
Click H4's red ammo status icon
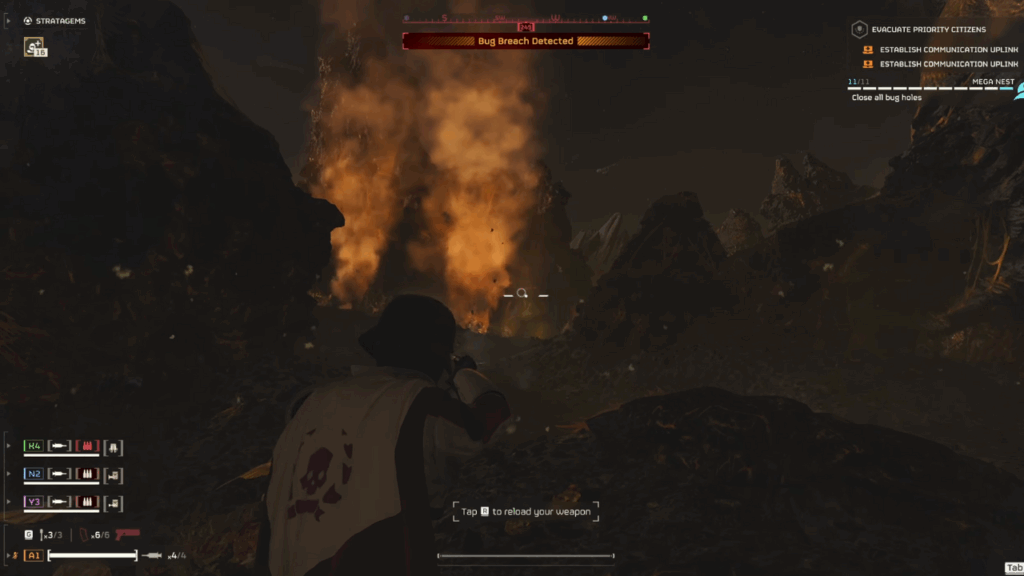pos(87,446)
